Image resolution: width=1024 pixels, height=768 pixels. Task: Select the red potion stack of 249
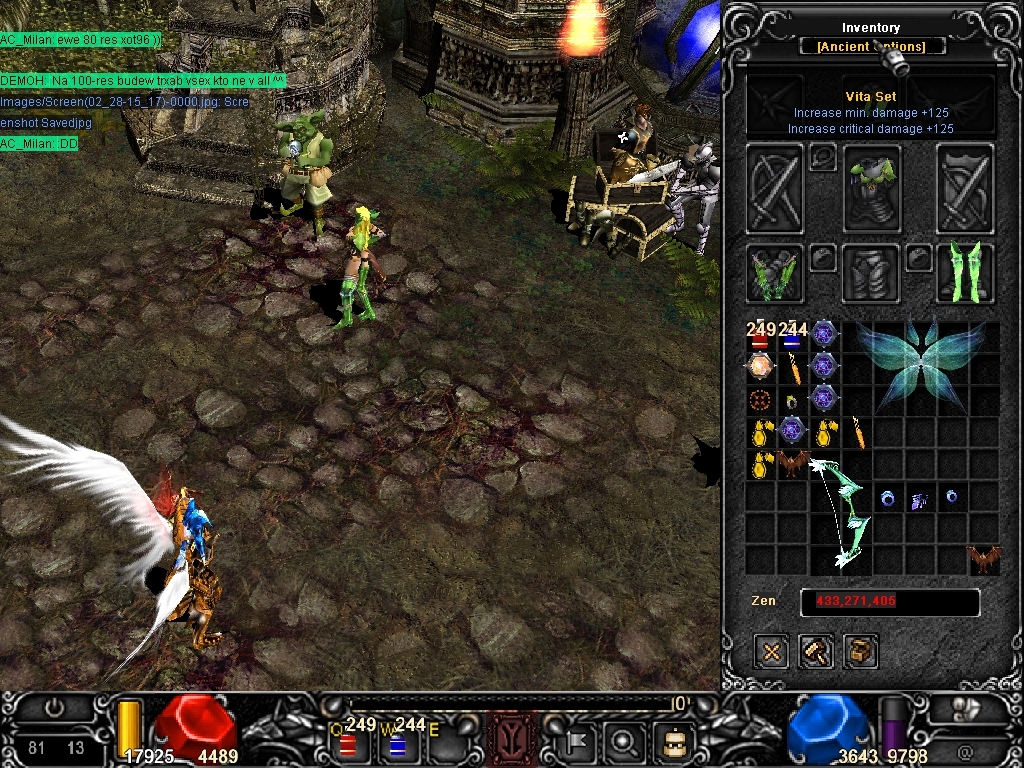tap(760, 337)
